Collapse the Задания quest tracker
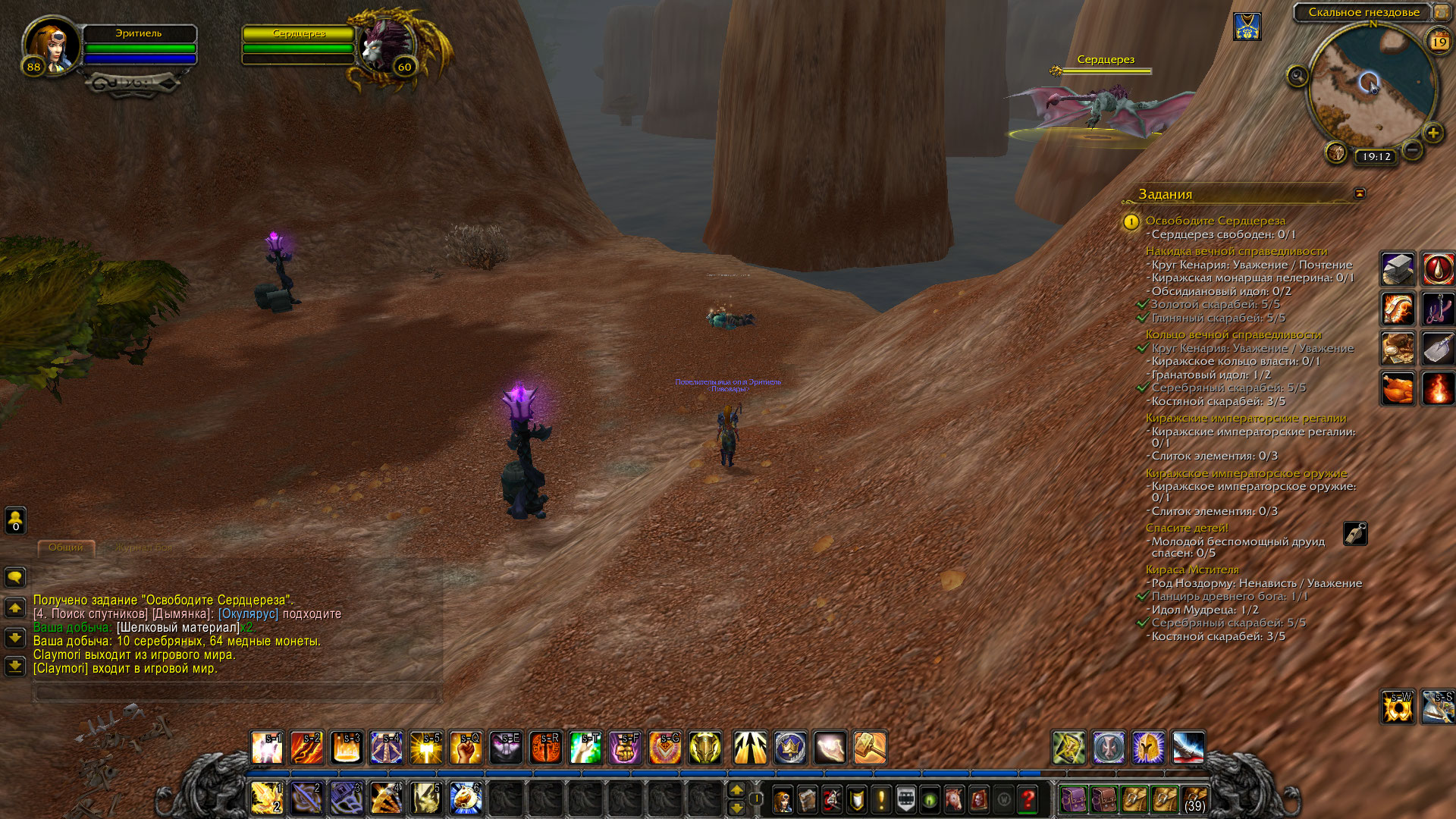Screen dimensions: 1456x819 pyautogui.click(x=1360, y=193)
